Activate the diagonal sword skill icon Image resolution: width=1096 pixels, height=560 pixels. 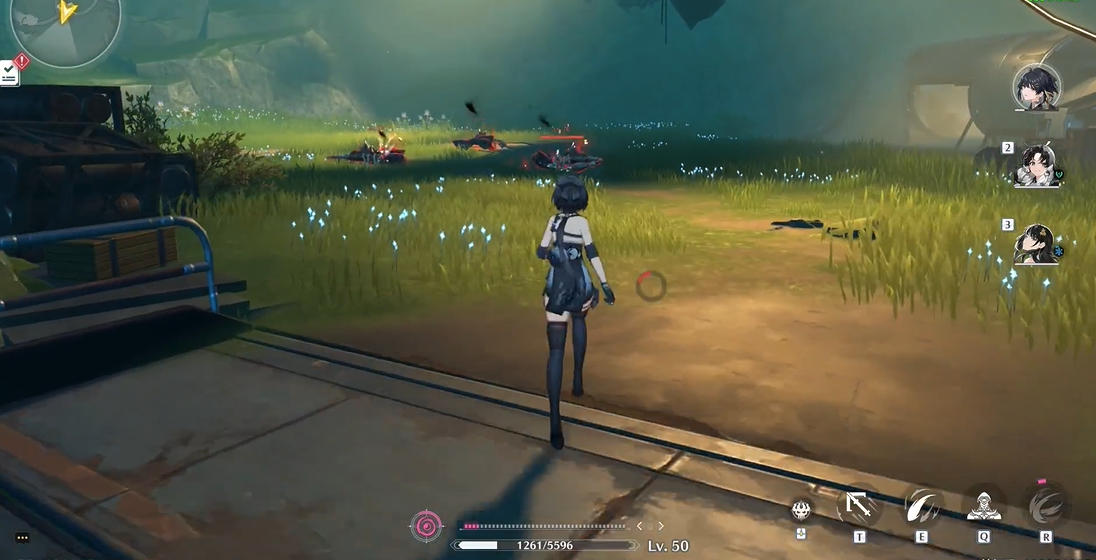tap(859, 505)
